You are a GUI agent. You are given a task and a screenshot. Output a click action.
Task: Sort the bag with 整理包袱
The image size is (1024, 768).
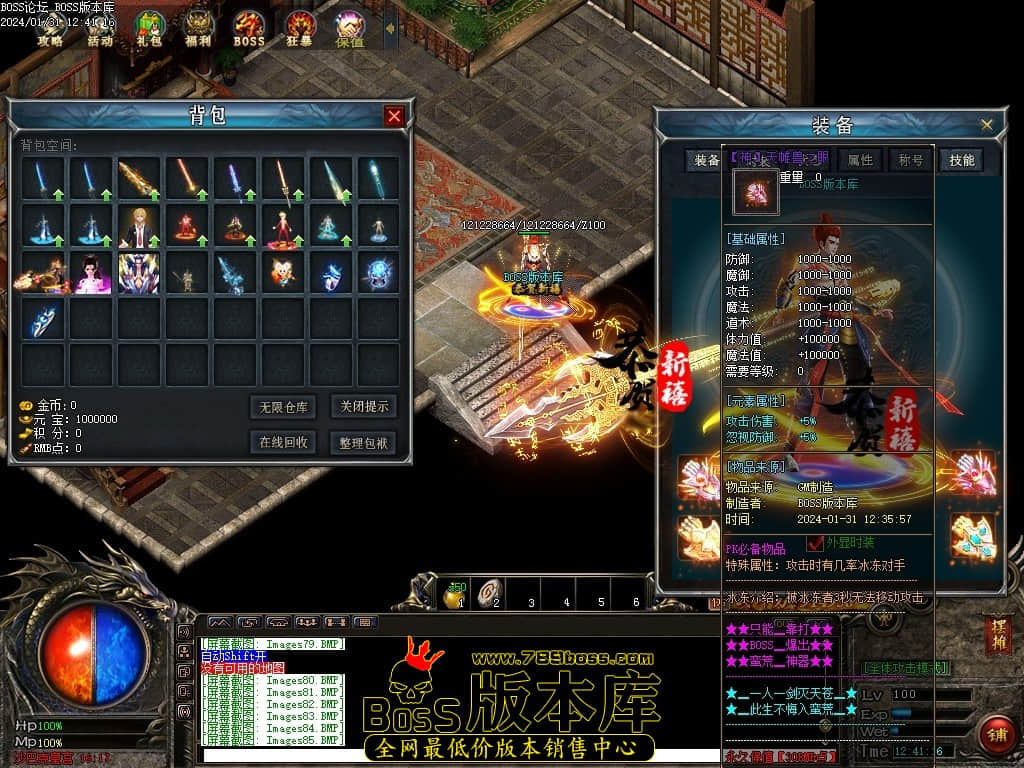point(362,442)
